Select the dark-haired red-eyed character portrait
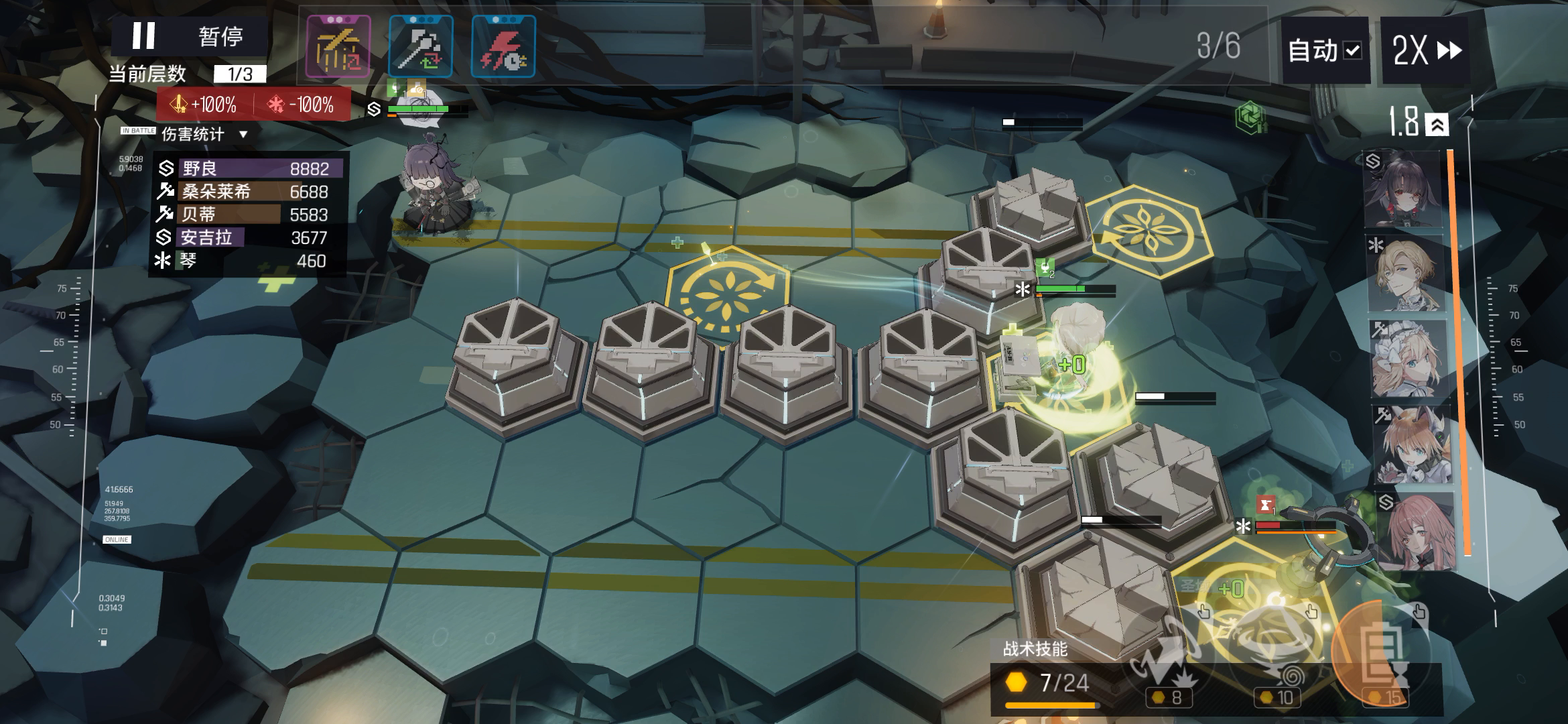Screen dimensions: 1568x724 click(x=1402, y=189)
